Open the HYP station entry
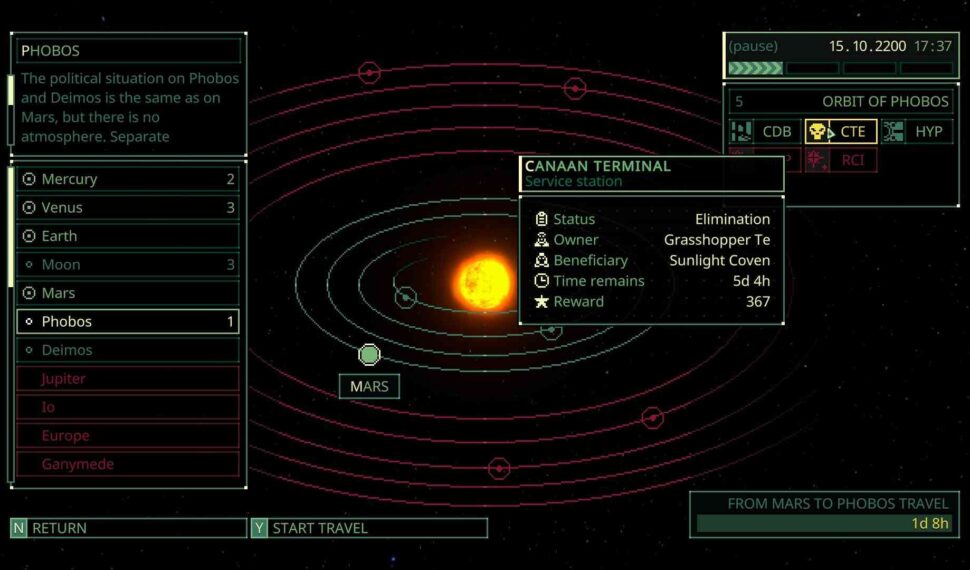 click(917, 131)
